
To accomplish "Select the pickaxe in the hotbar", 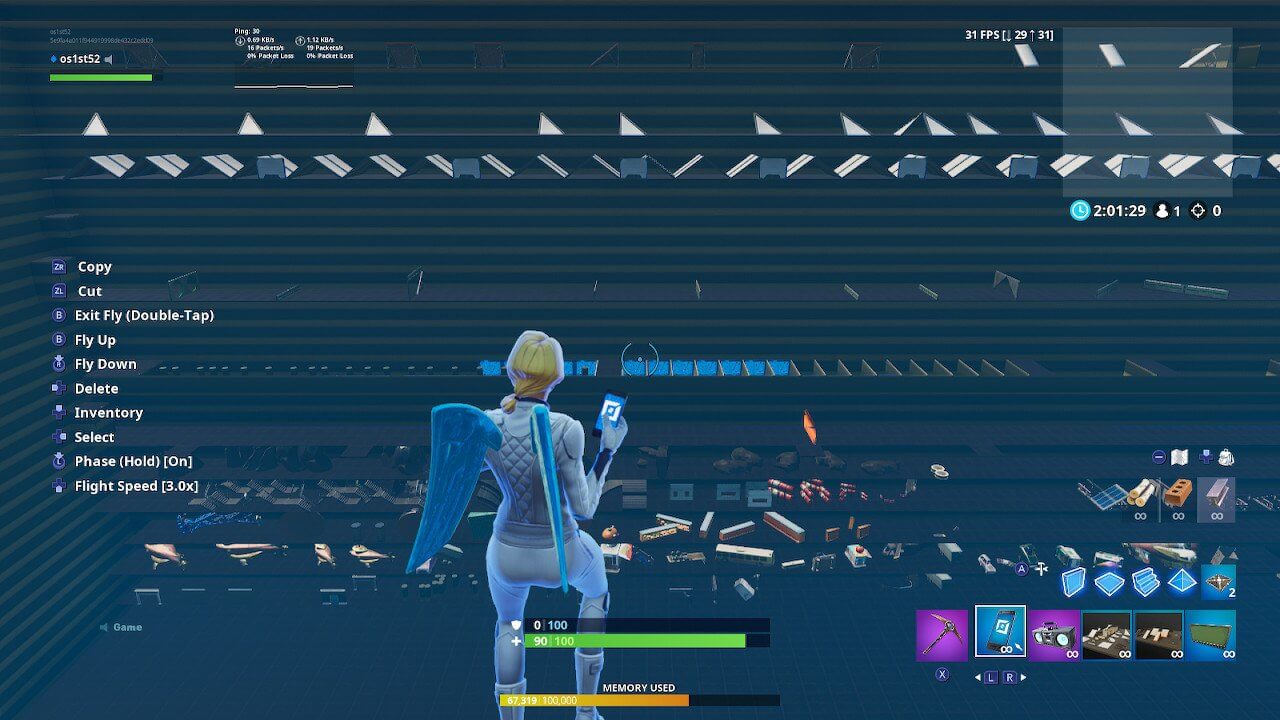I will [x=940, y=634].
